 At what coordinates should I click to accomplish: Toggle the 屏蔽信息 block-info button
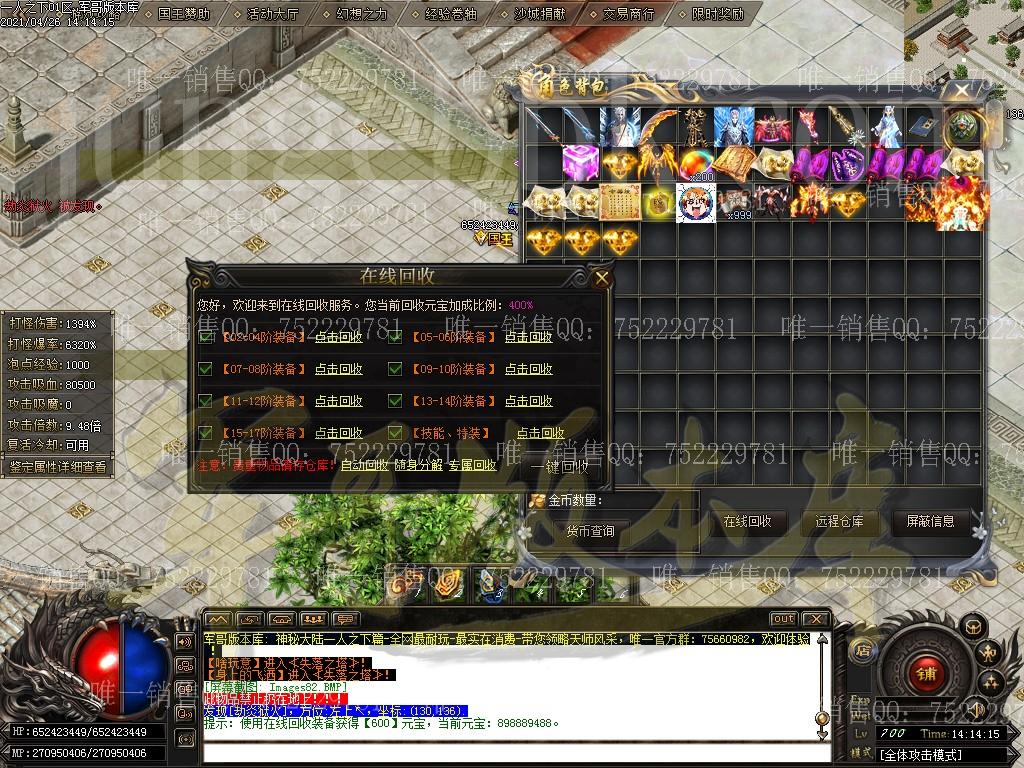(930, 521)
